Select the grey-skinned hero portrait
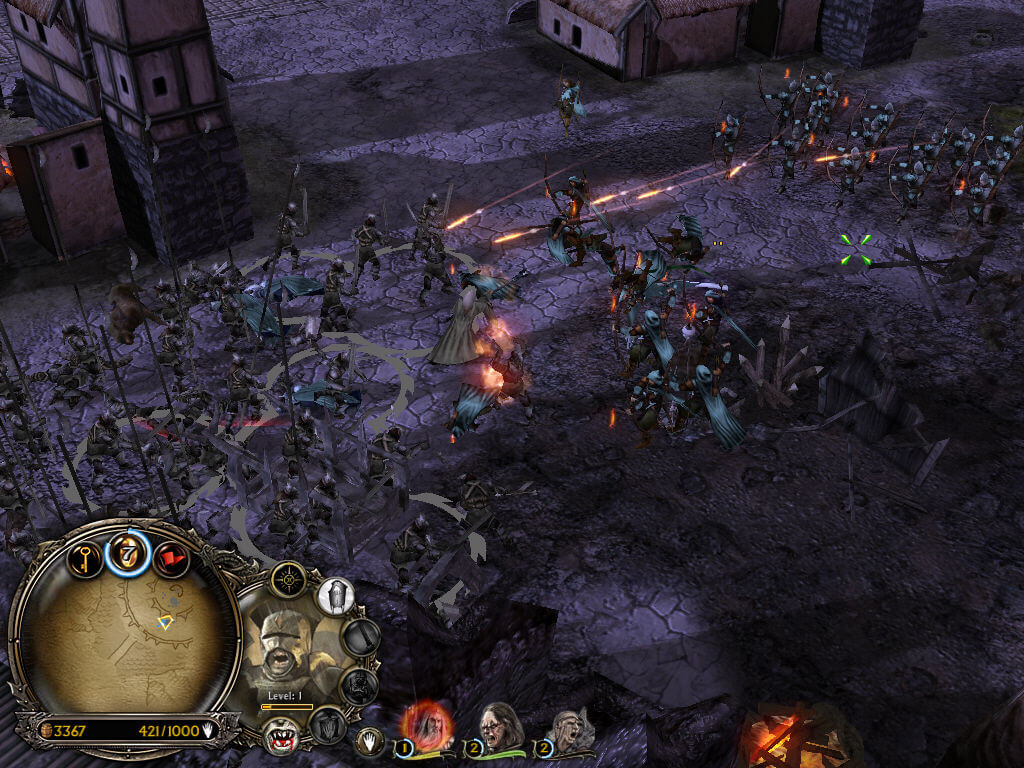The width and height of the screenshot is (1024, 768). [x=567, y=731]
